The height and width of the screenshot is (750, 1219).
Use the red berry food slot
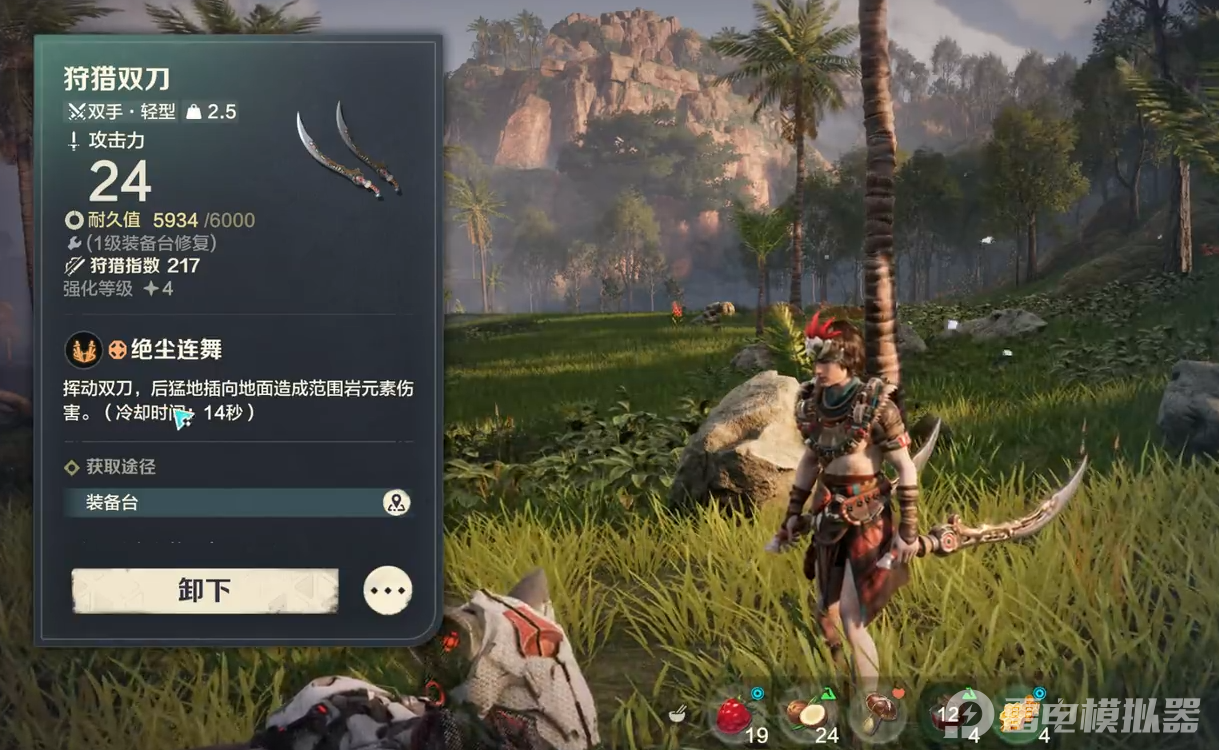[x=734, y=715]
